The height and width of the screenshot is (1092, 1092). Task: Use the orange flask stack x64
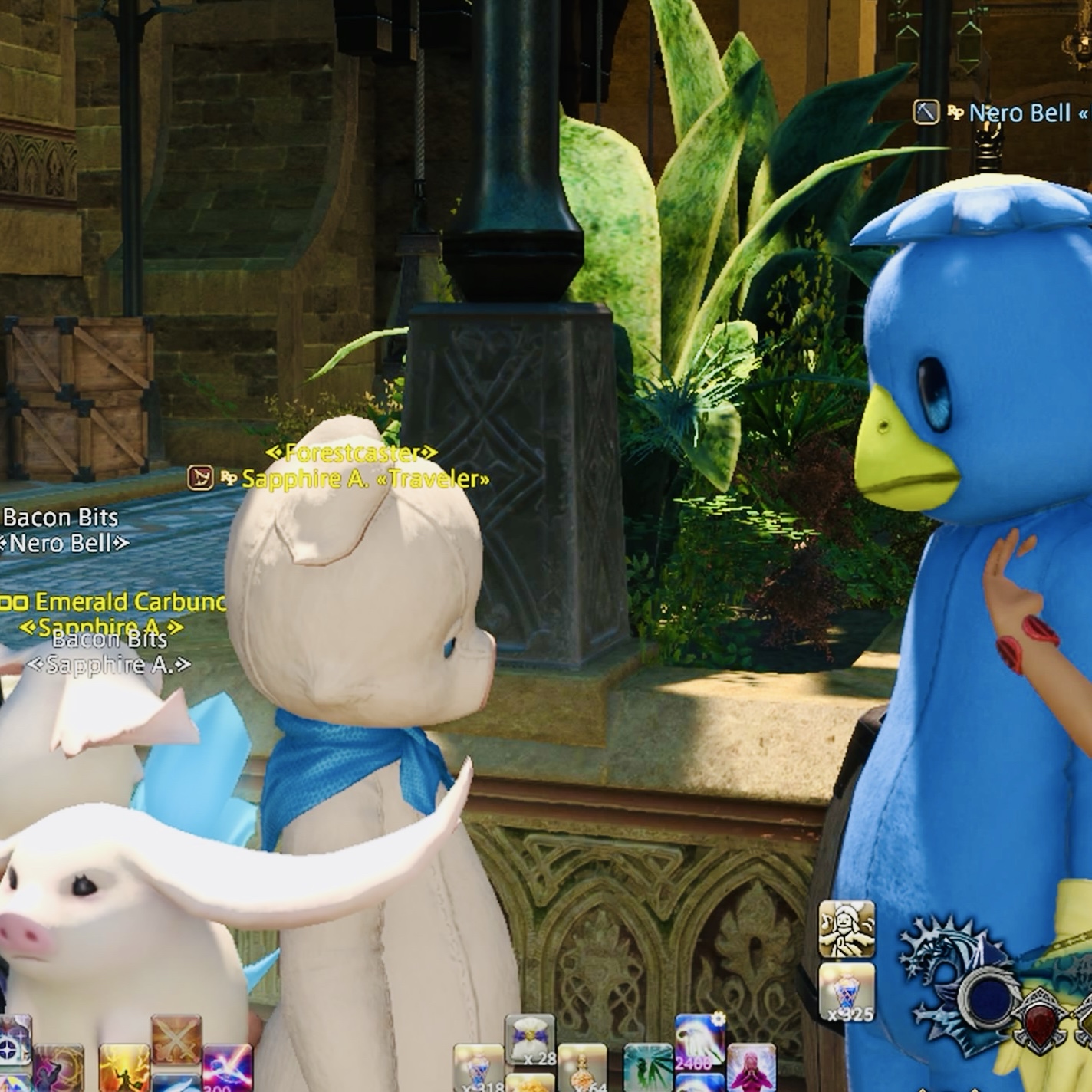coord(583,1068)
